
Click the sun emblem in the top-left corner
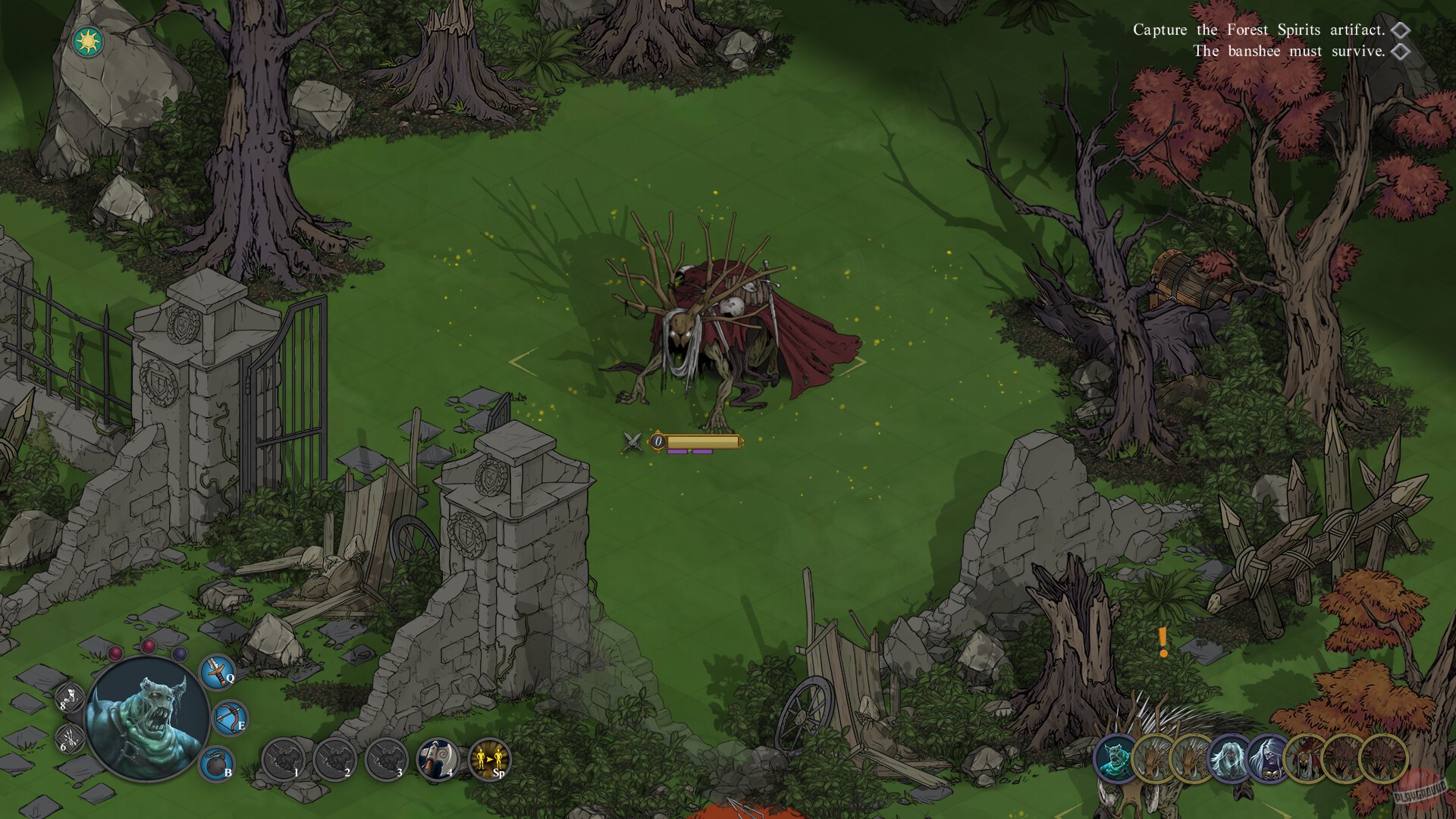coord(88,42)
